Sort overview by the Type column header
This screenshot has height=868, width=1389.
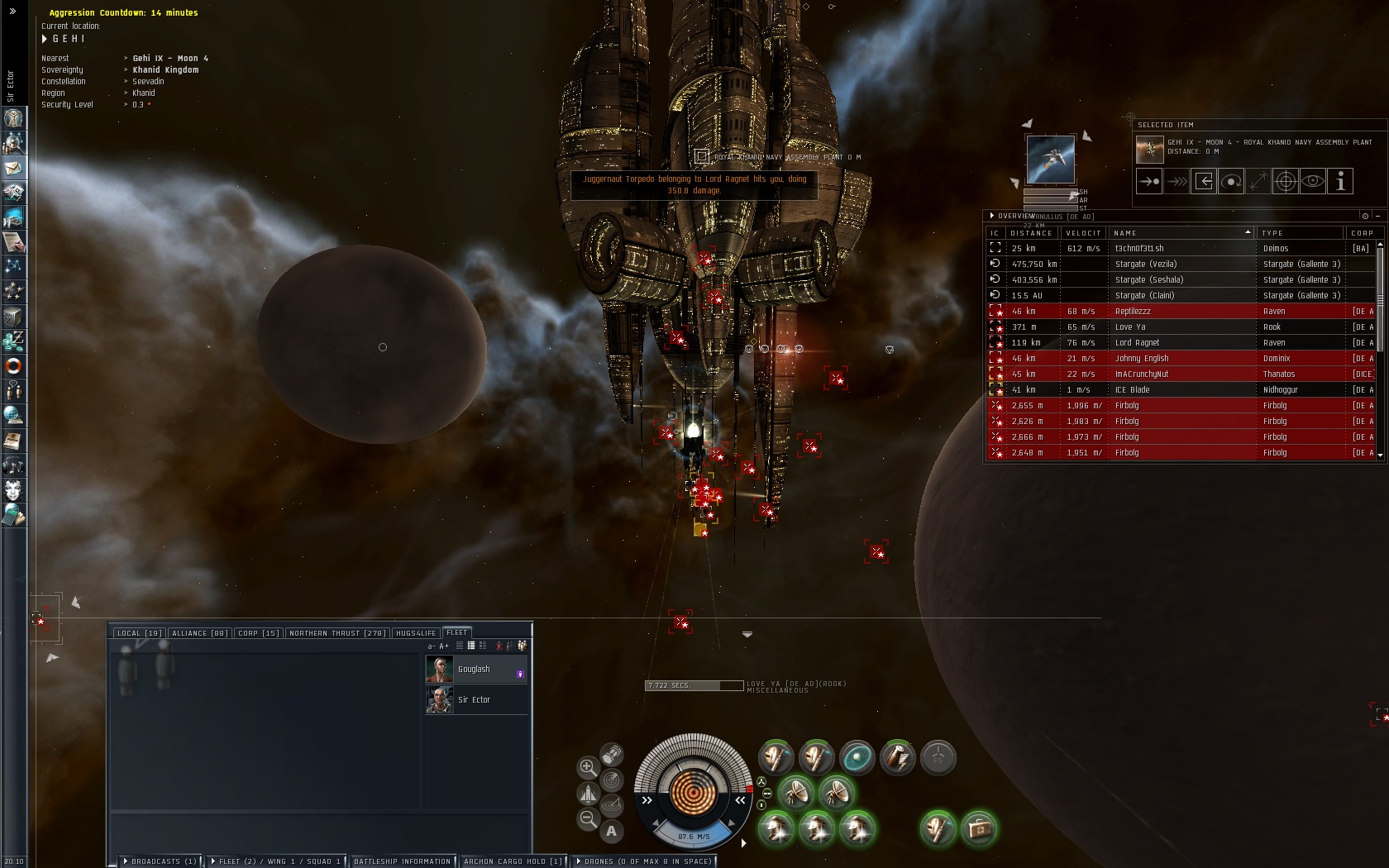[x=1298, y=233]
